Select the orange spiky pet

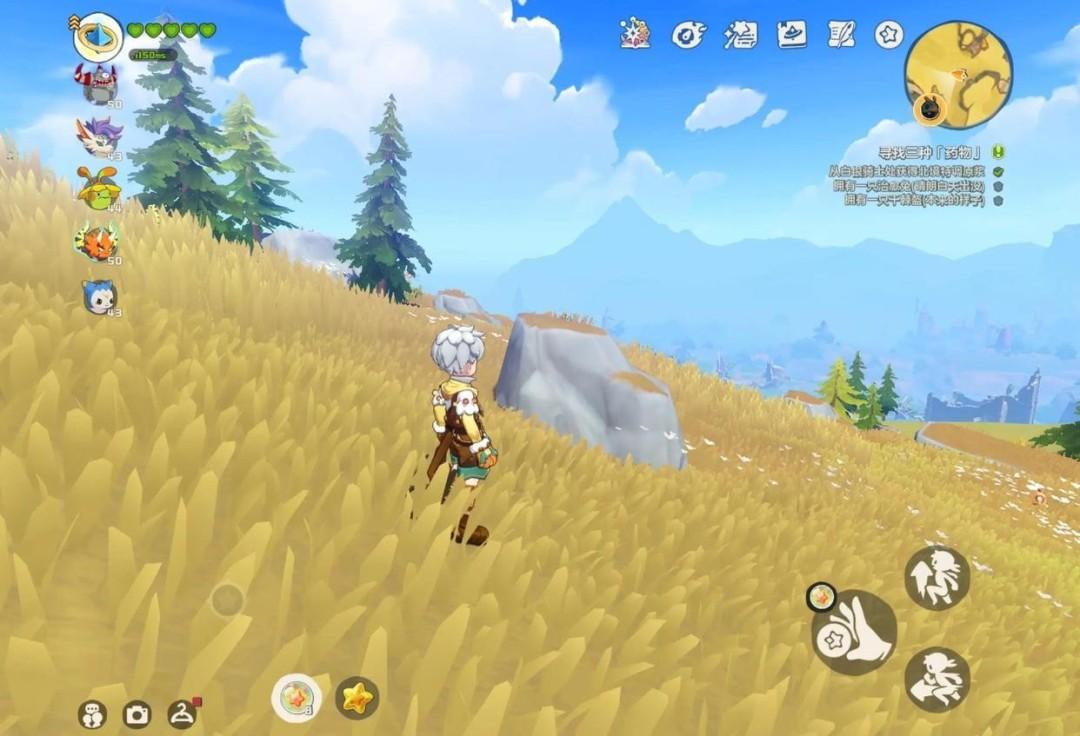(x=99, y=241)
